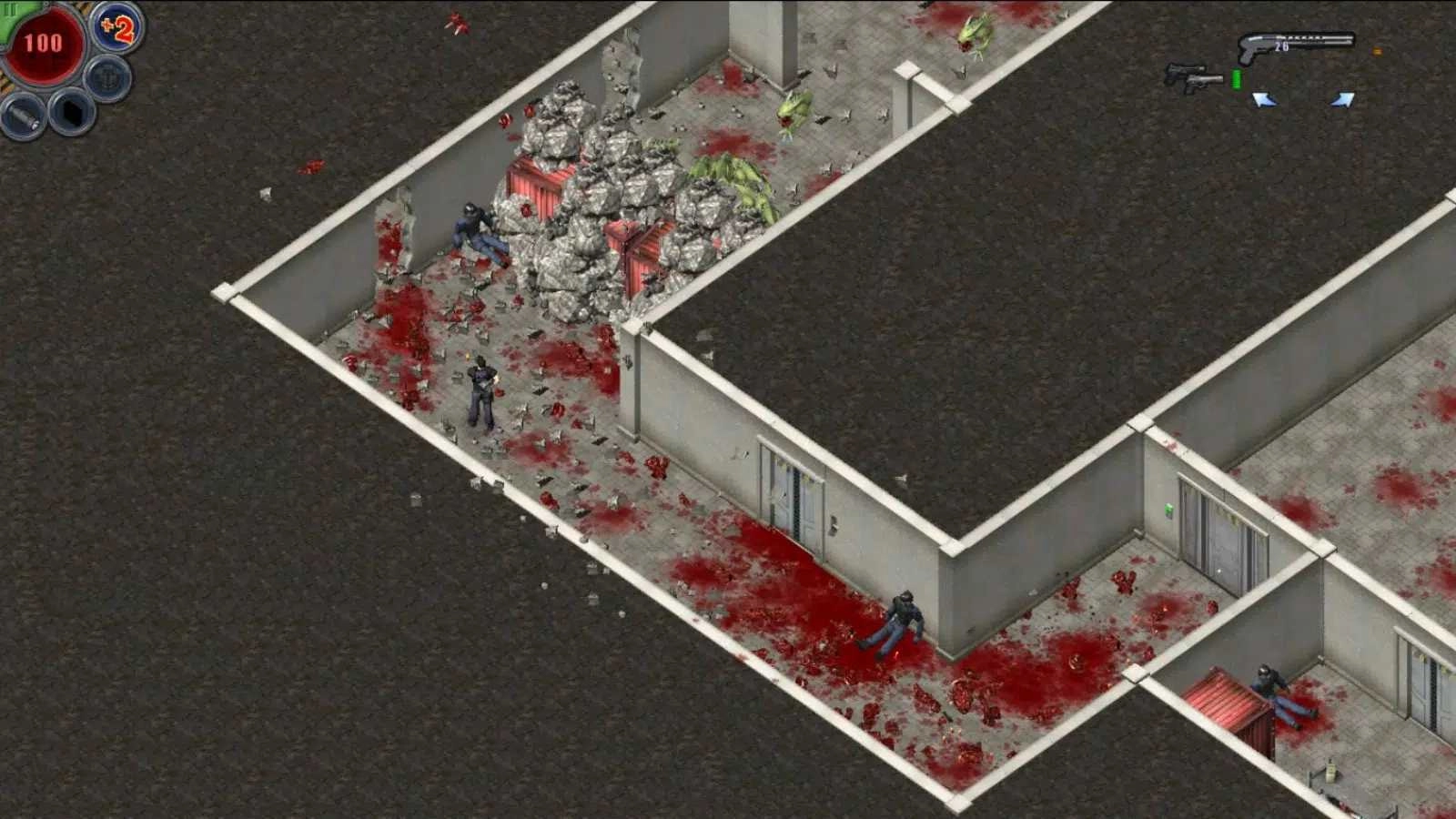Click the grenade slot icon below the lives counter
The image size is (1456, 819).
click(106, 76)
